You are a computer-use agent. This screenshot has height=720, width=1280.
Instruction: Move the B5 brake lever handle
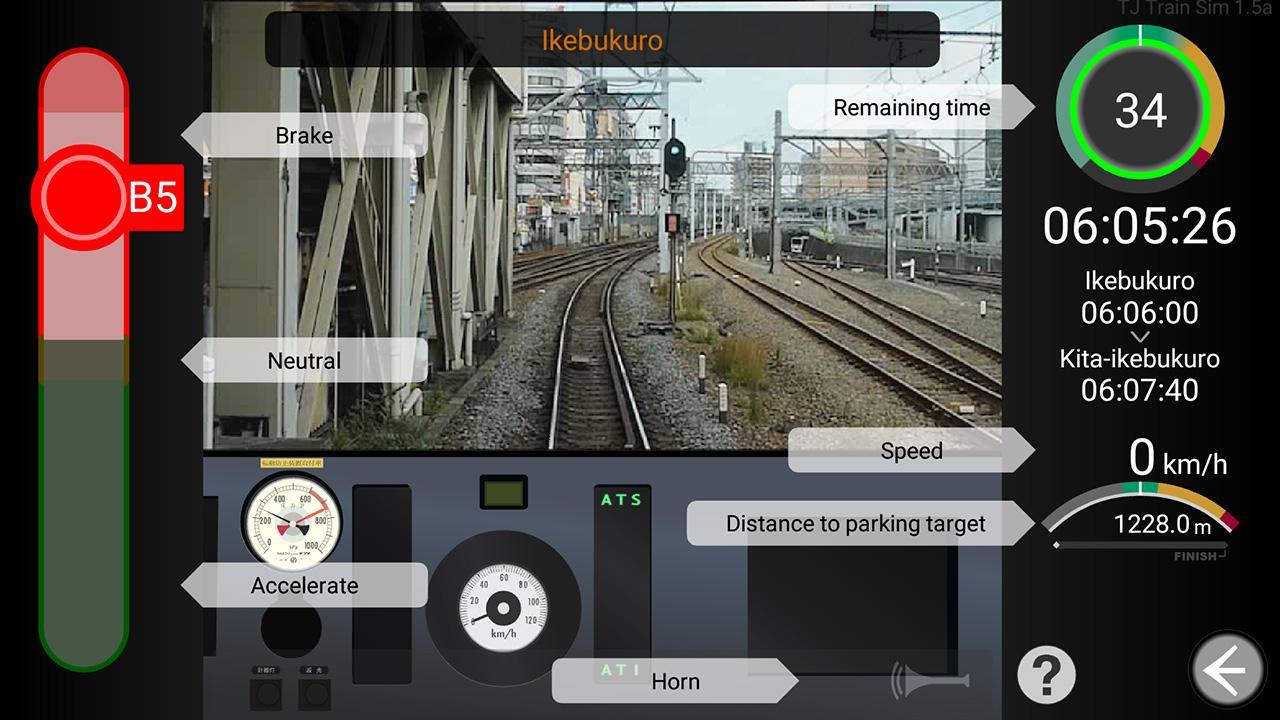(x=85, y=197)
